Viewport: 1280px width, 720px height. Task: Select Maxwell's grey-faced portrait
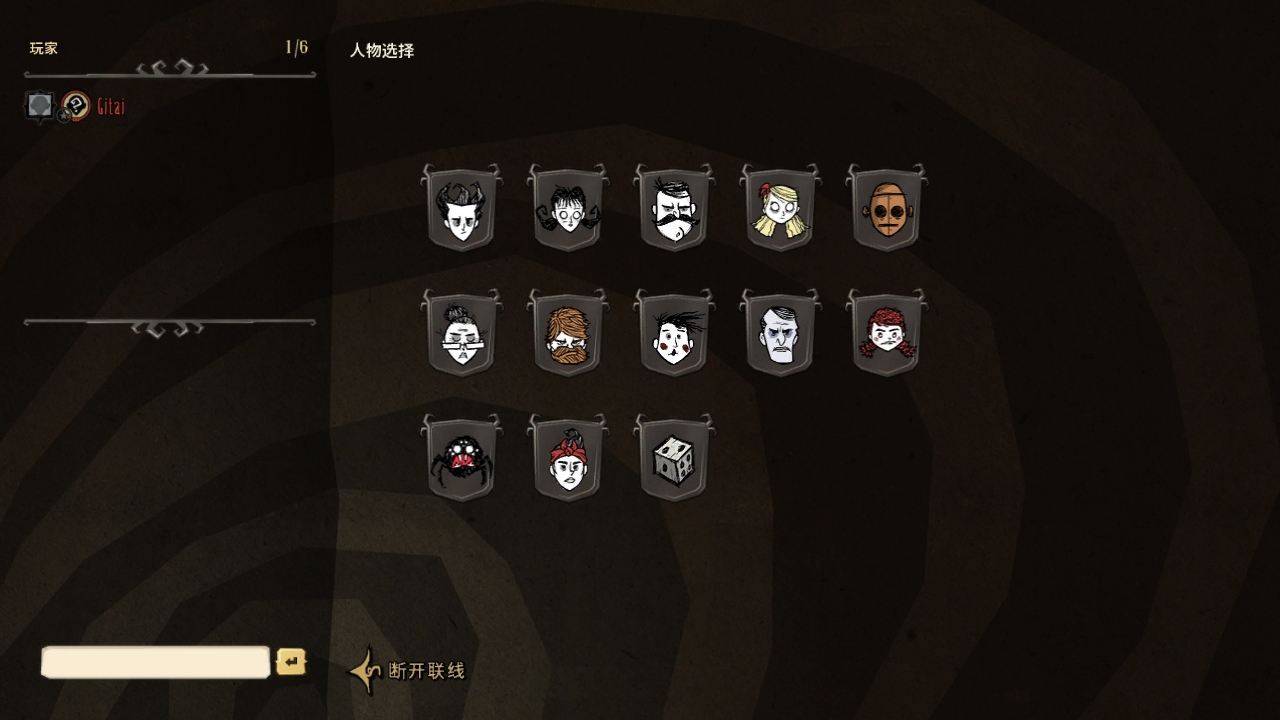780,334
